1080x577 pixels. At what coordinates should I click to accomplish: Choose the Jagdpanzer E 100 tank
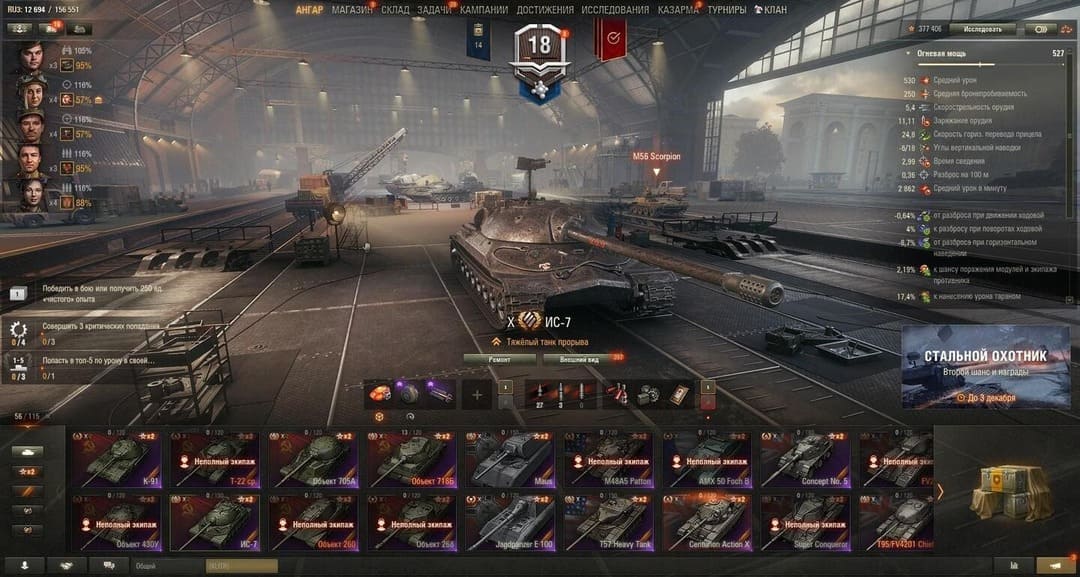tap(511, 523)
